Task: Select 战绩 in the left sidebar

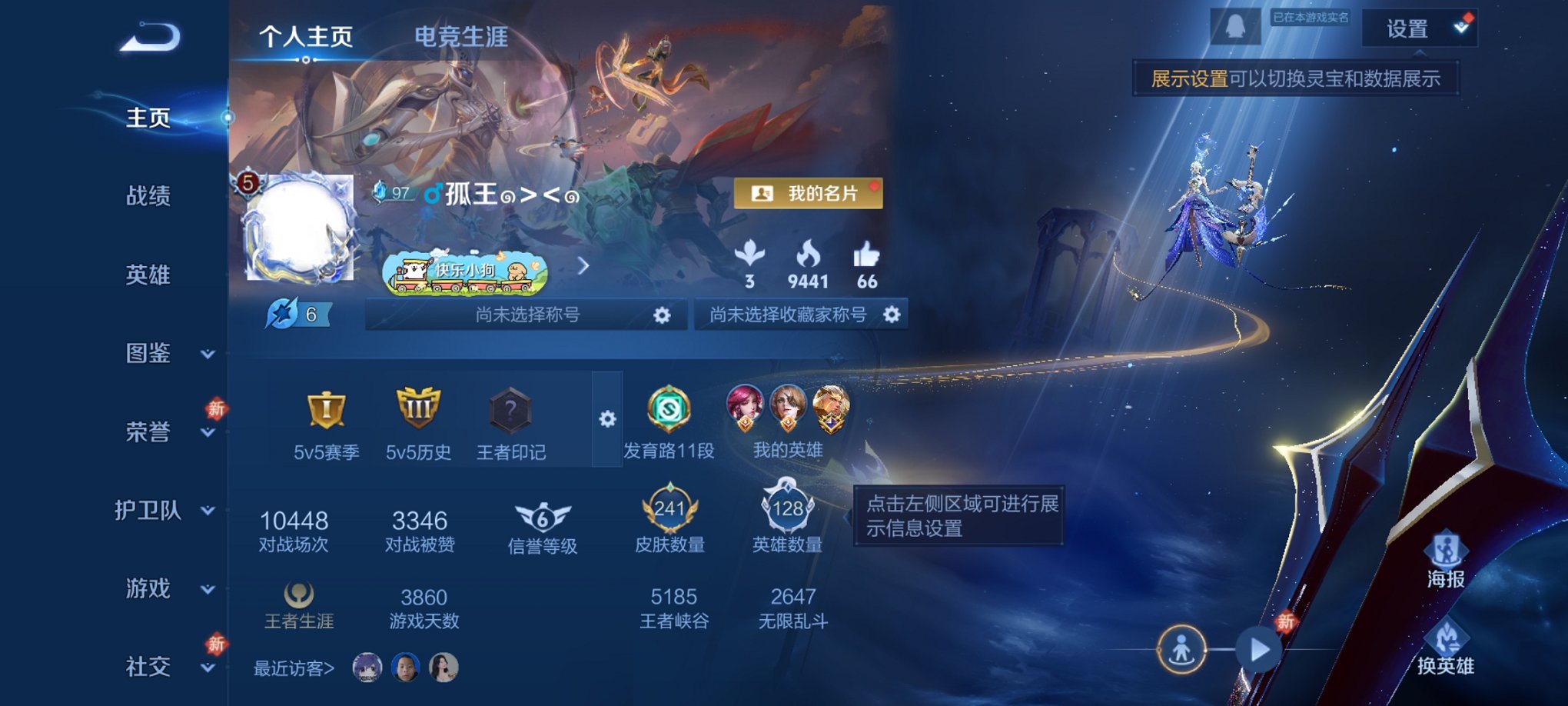Action: point(148,198)
